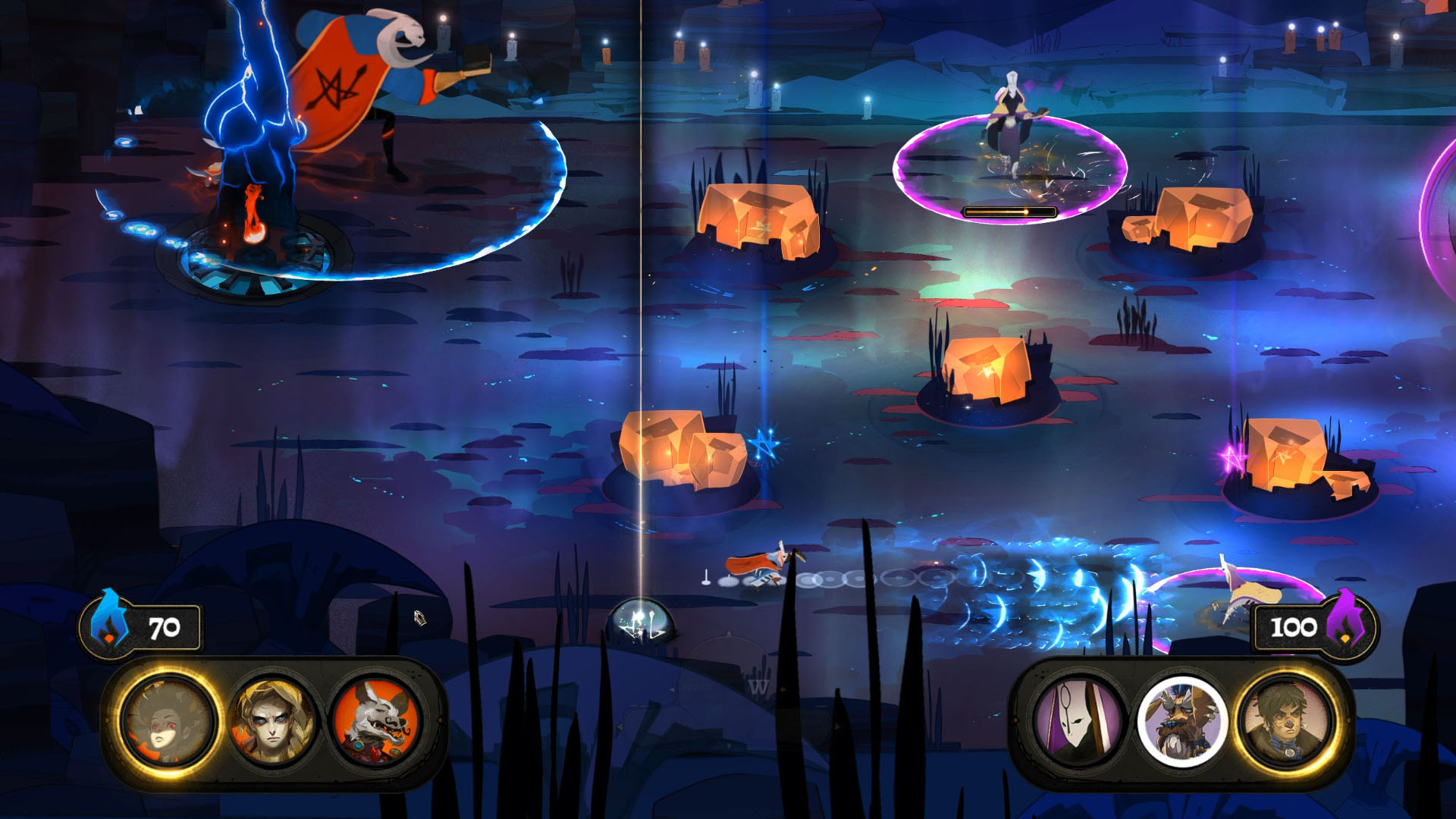The image size is (1456, 819).
Task: Click the white-ringed bearded owl portrait
Action: point(1181,722)
